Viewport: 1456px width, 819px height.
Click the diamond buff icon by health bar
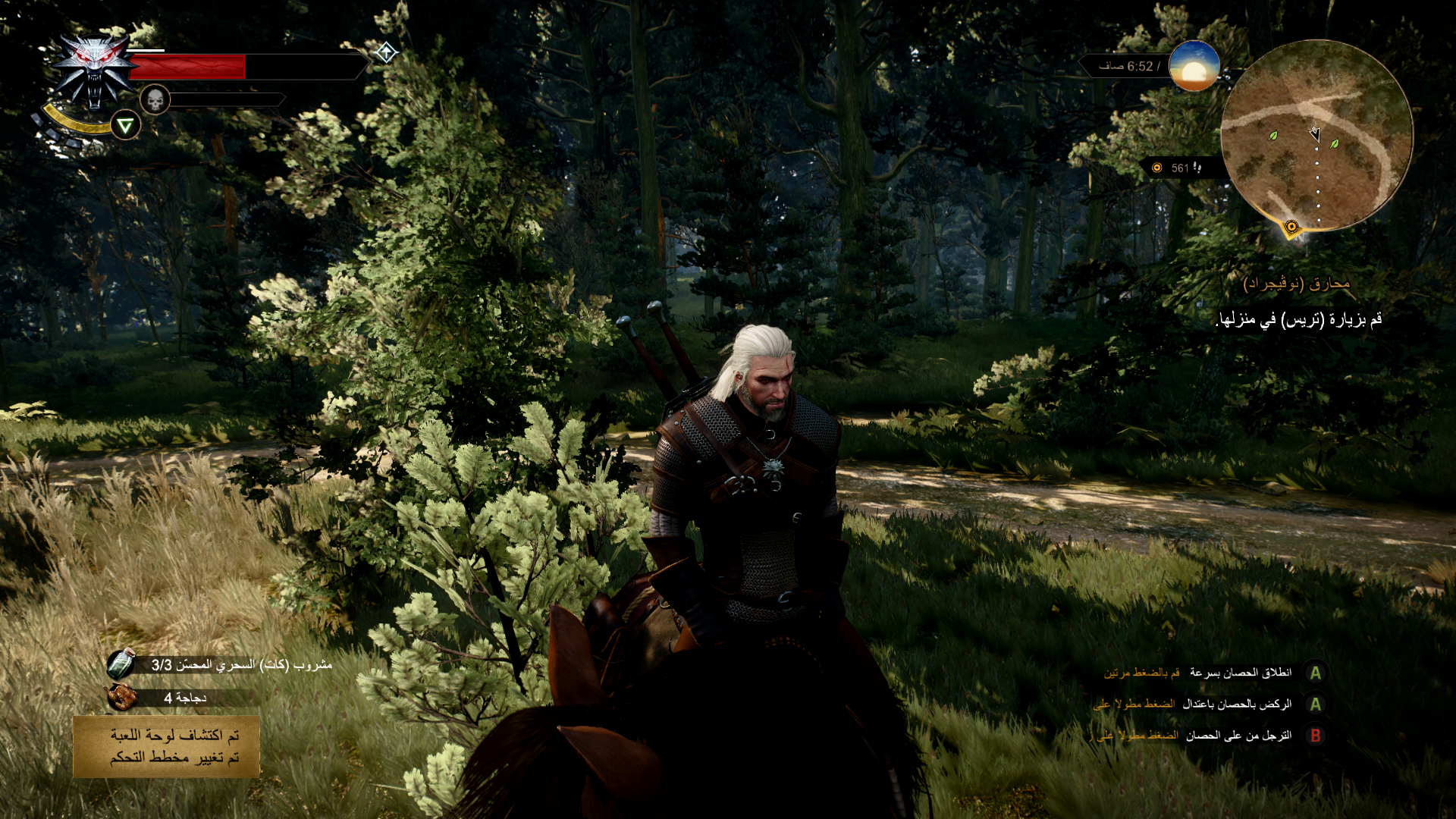click(386, 52)
